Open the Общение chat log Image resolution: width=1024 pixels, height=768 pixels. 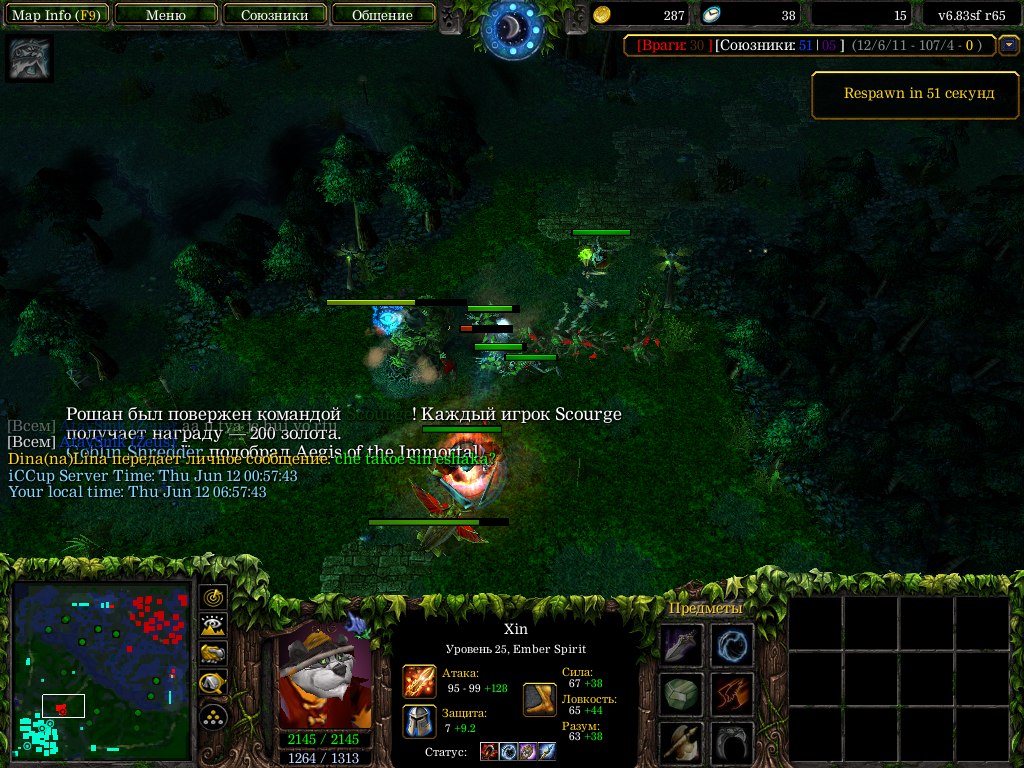click(x=382, y=15)
